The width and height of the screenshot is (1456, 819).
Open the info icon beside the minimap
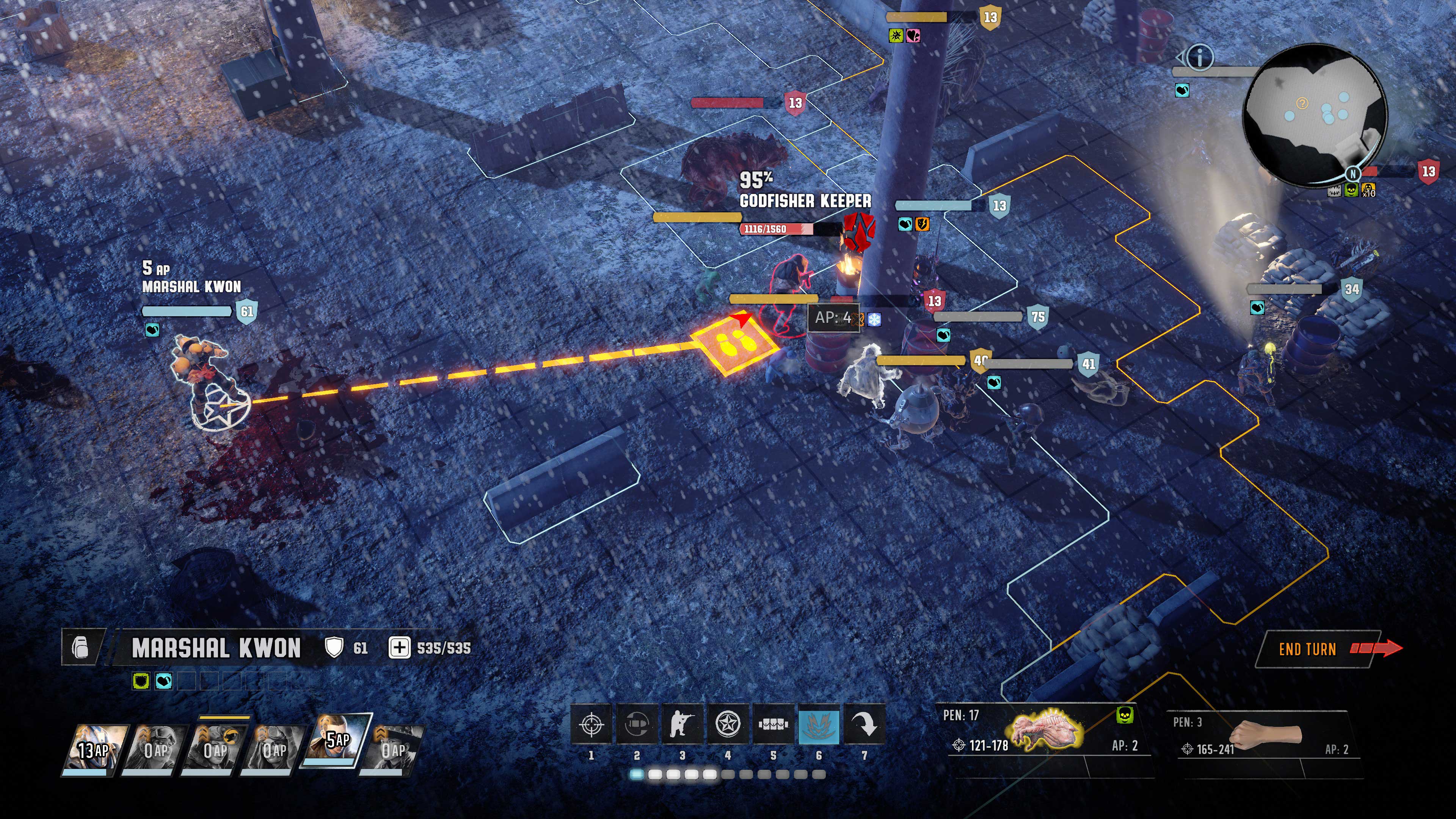[1200, 57]
